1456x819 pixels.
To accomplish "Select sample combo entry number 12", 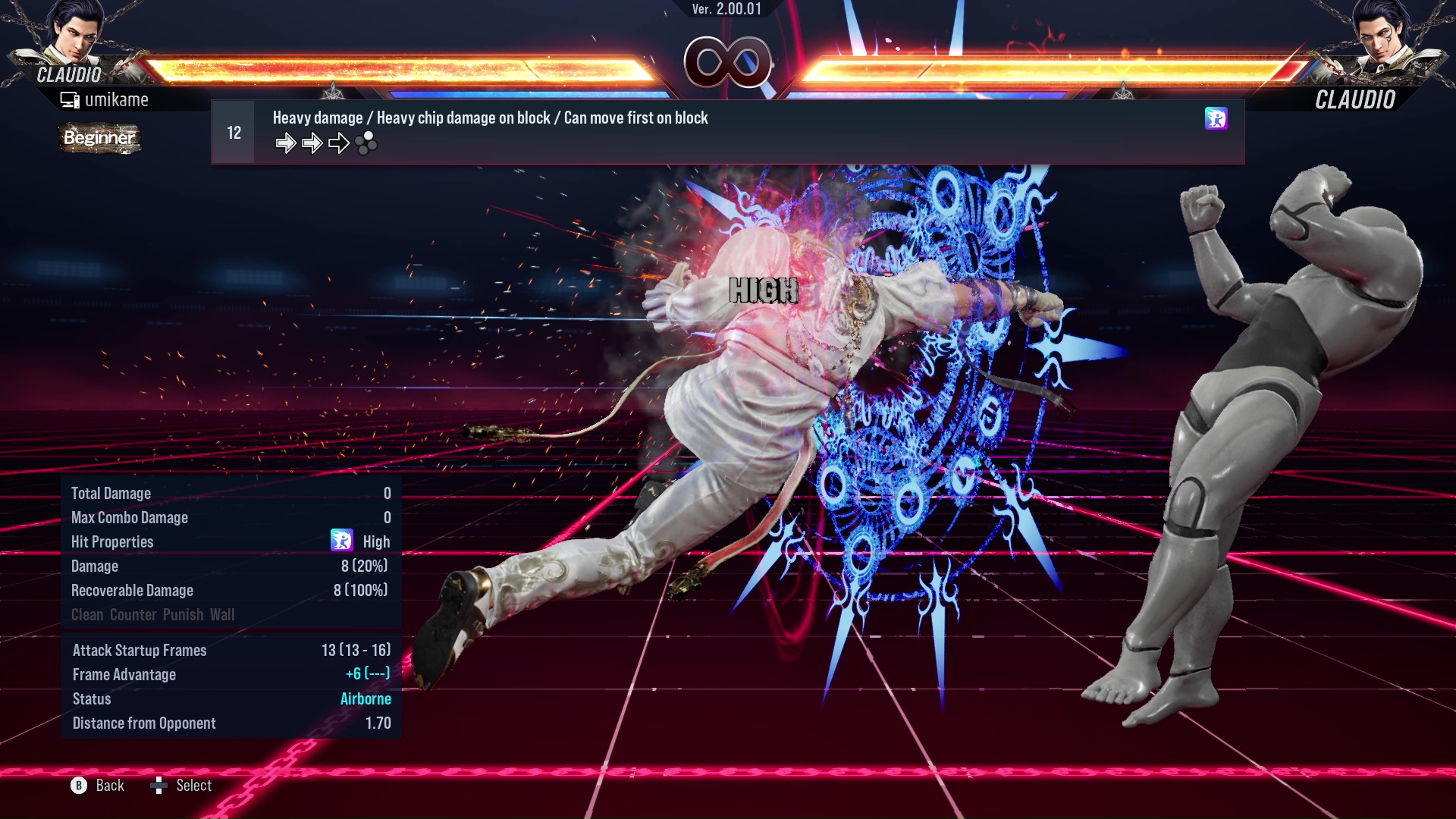I will (x=233, y=131).
